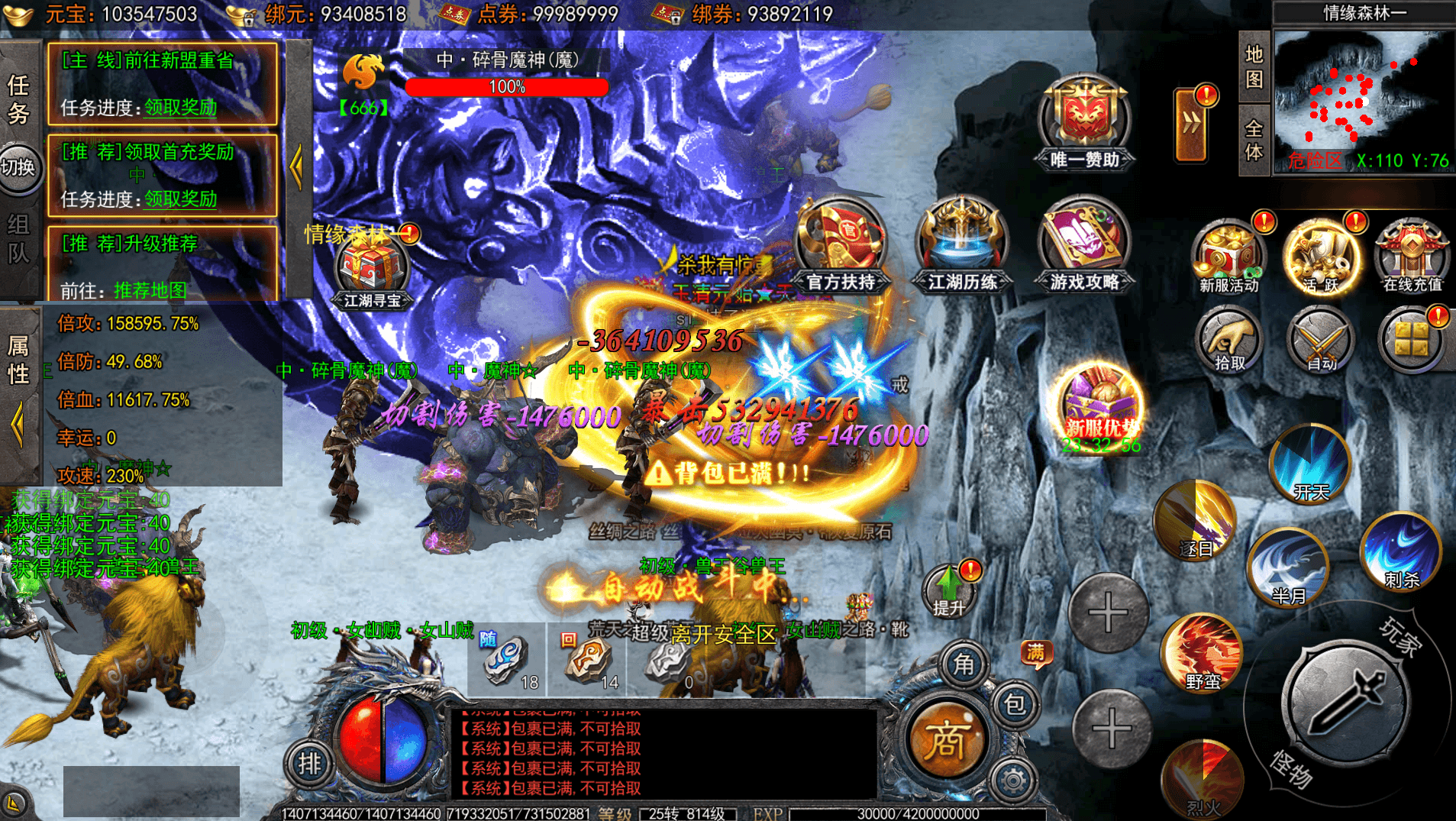Open the 在线充值 recharge icon
Screen dimensions: 1456x821
pos(1412,256)
